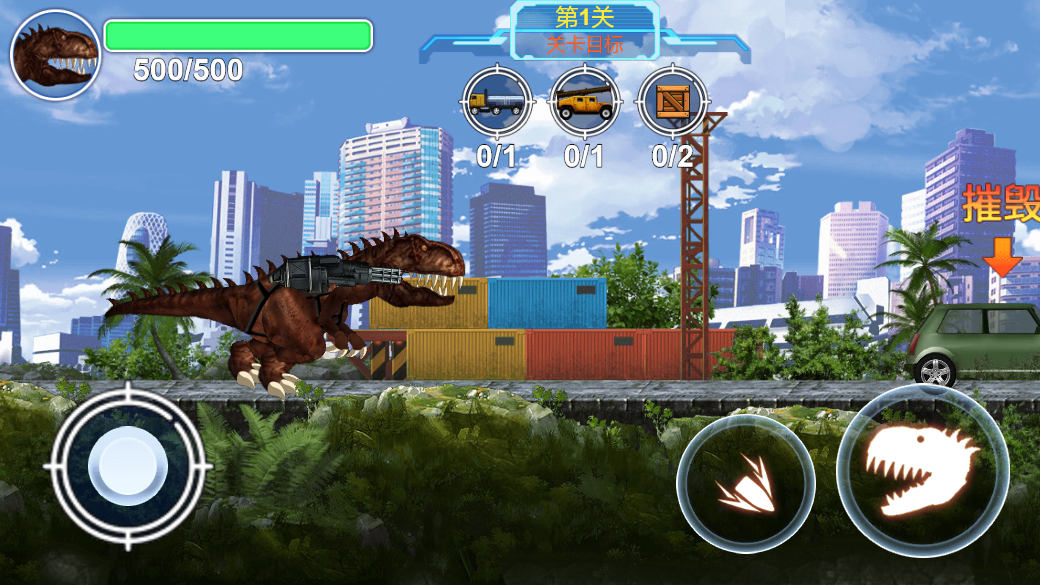Select the tanker truck objective icon

(497, 102)
